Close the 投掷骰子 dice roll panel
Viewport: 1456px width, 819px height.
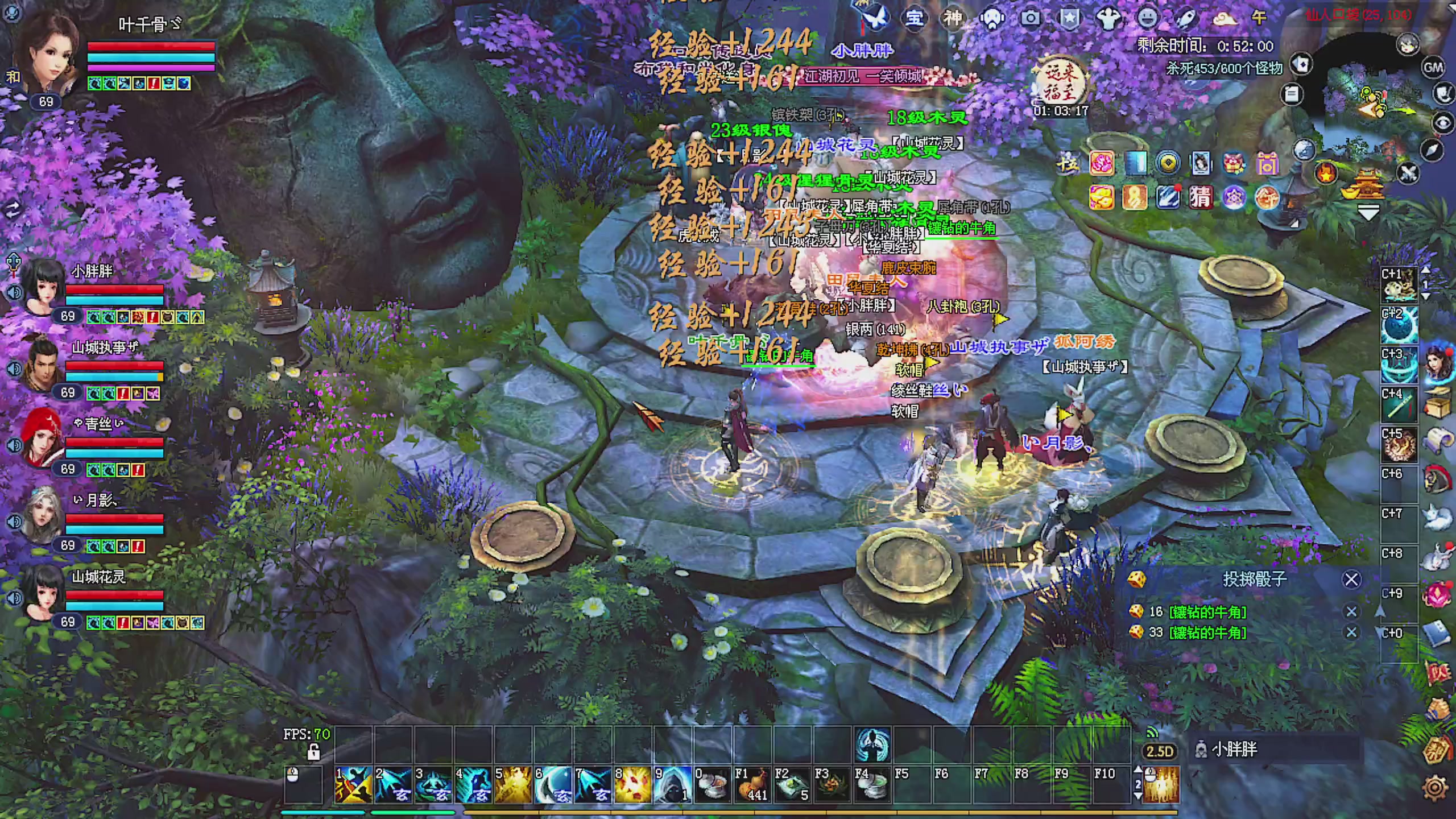pyautogui.click(x=1351, y=580)
